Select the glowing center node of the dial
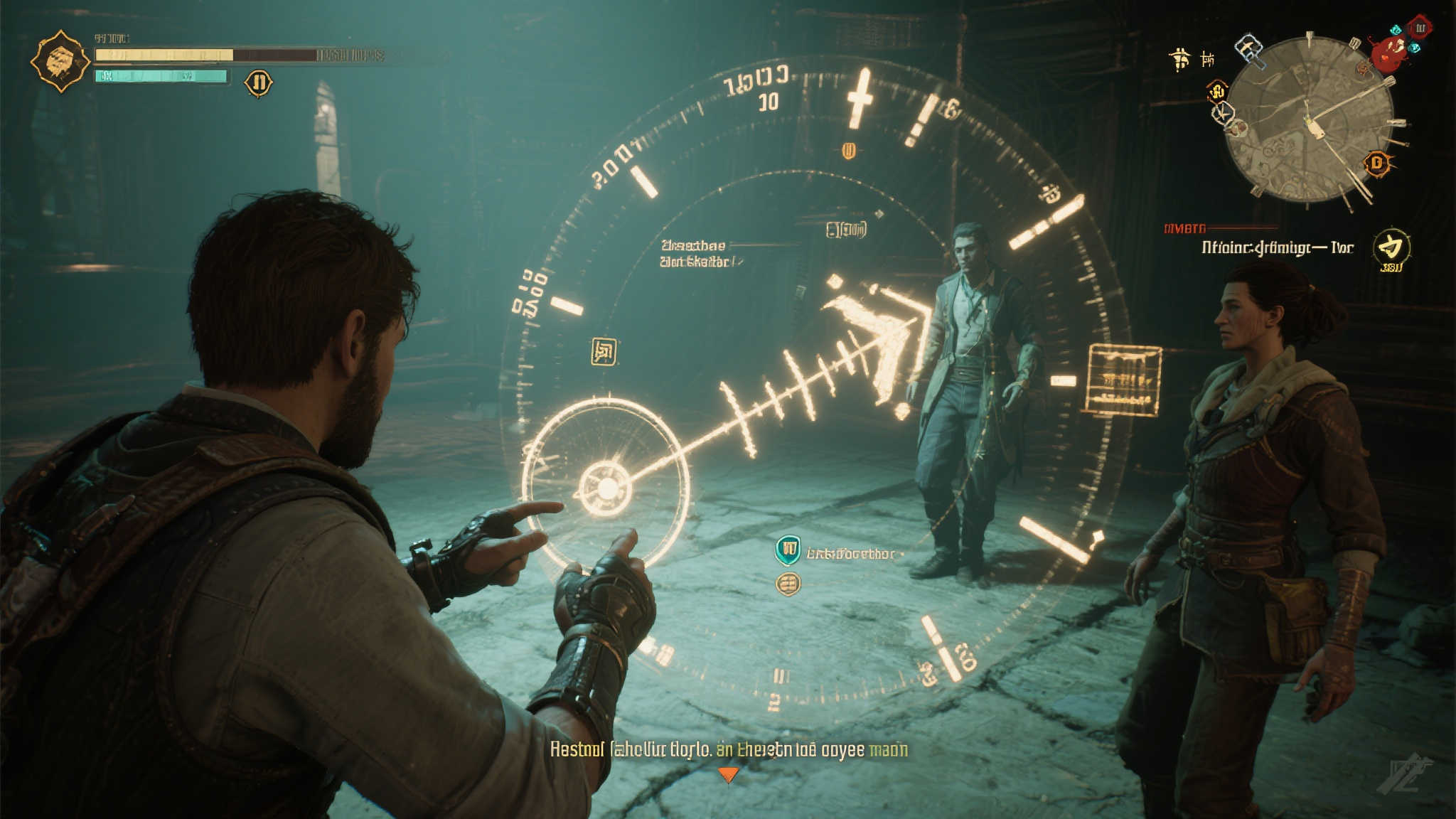 coord(606,488)
